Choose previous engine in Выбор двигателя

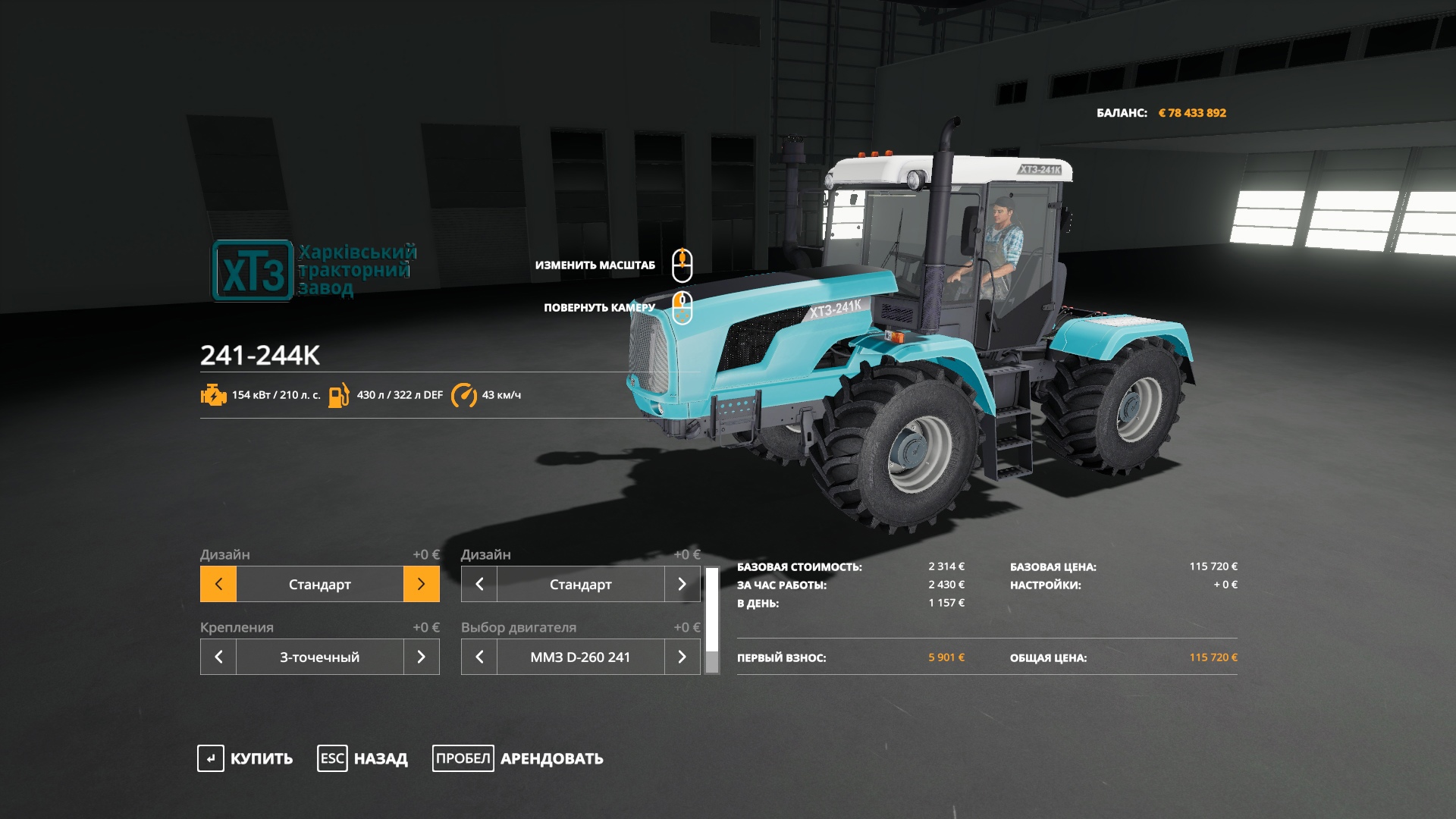(479, 657)
